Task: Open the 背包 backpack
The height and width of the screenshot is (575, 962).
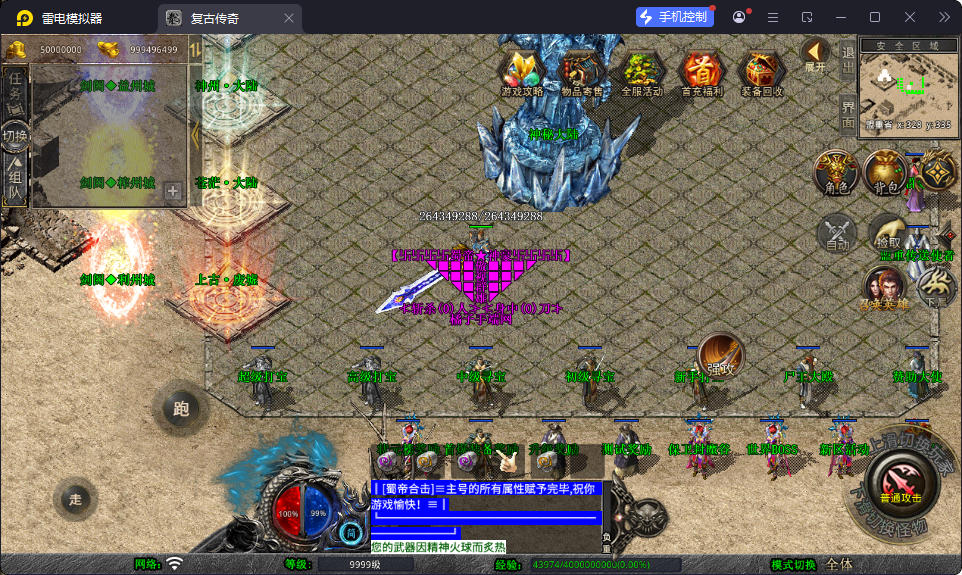Action: (x=886, y=172)
